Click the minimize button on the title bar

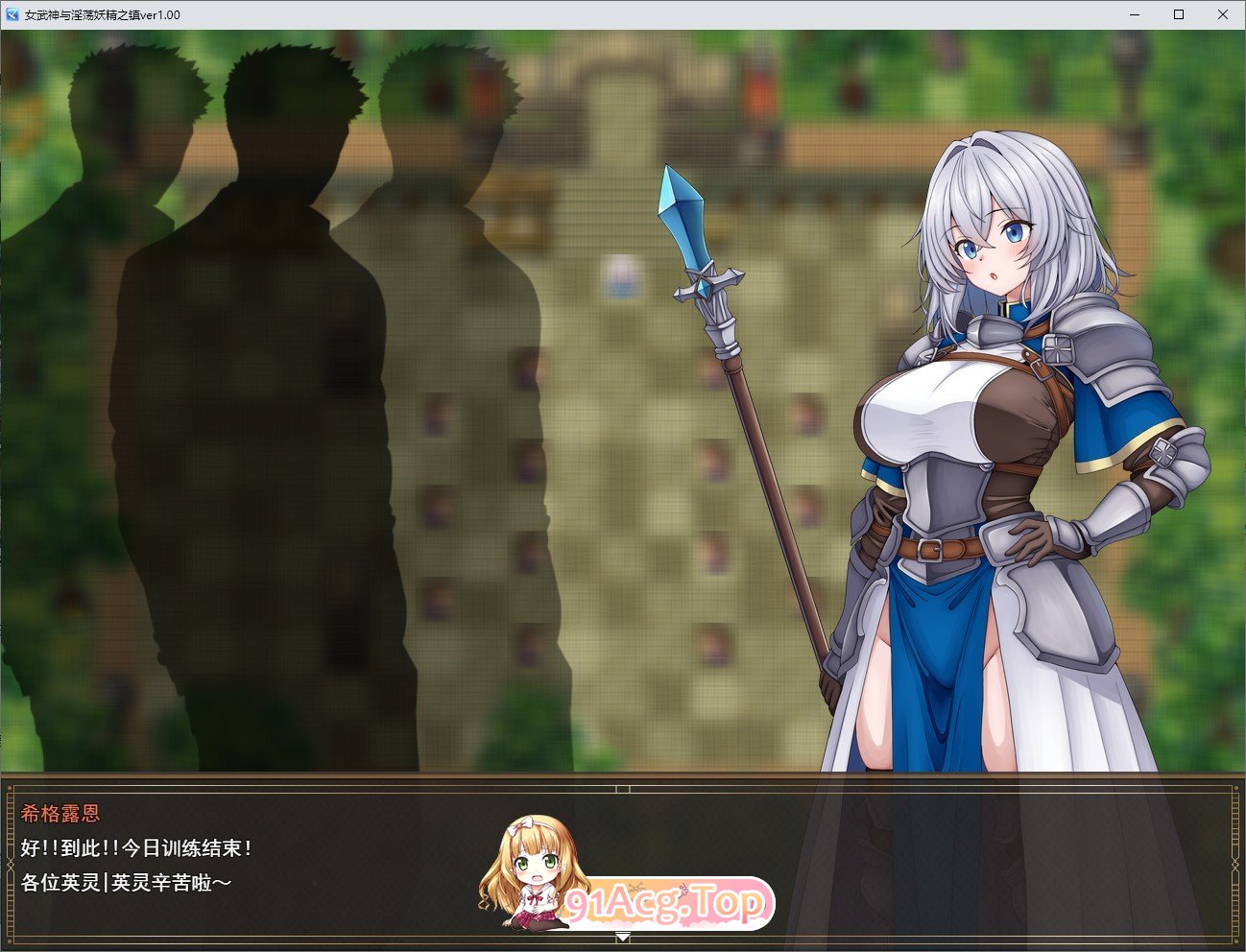(x=1134, y=14)
